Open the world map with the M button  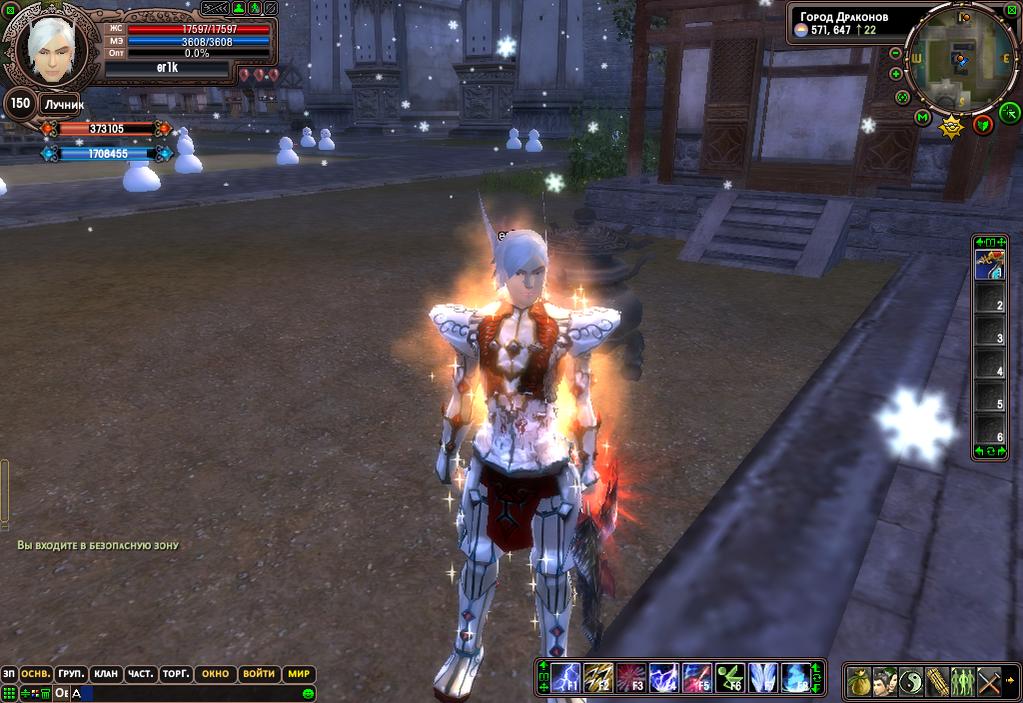pyautogui.click(x=922, y=117)
